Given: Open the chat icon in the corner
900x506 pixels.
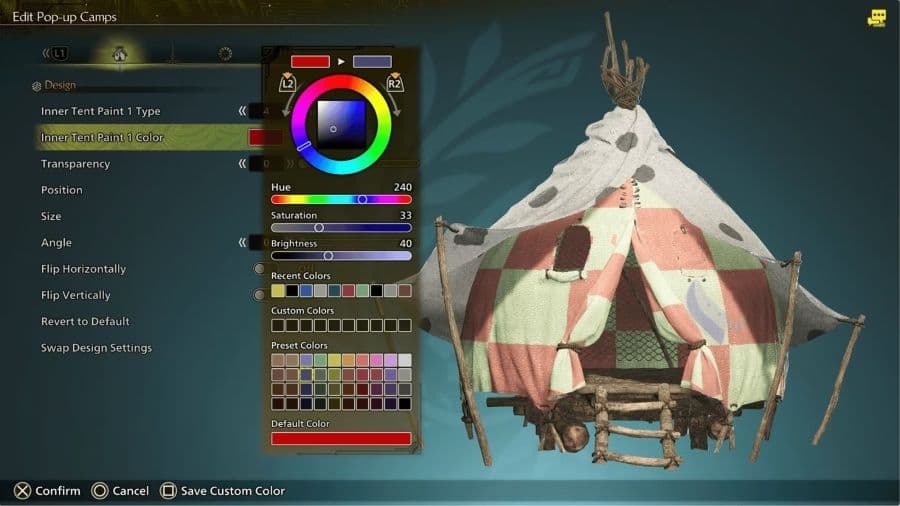Looking at the screenshot, I should [x=877, y=18].
